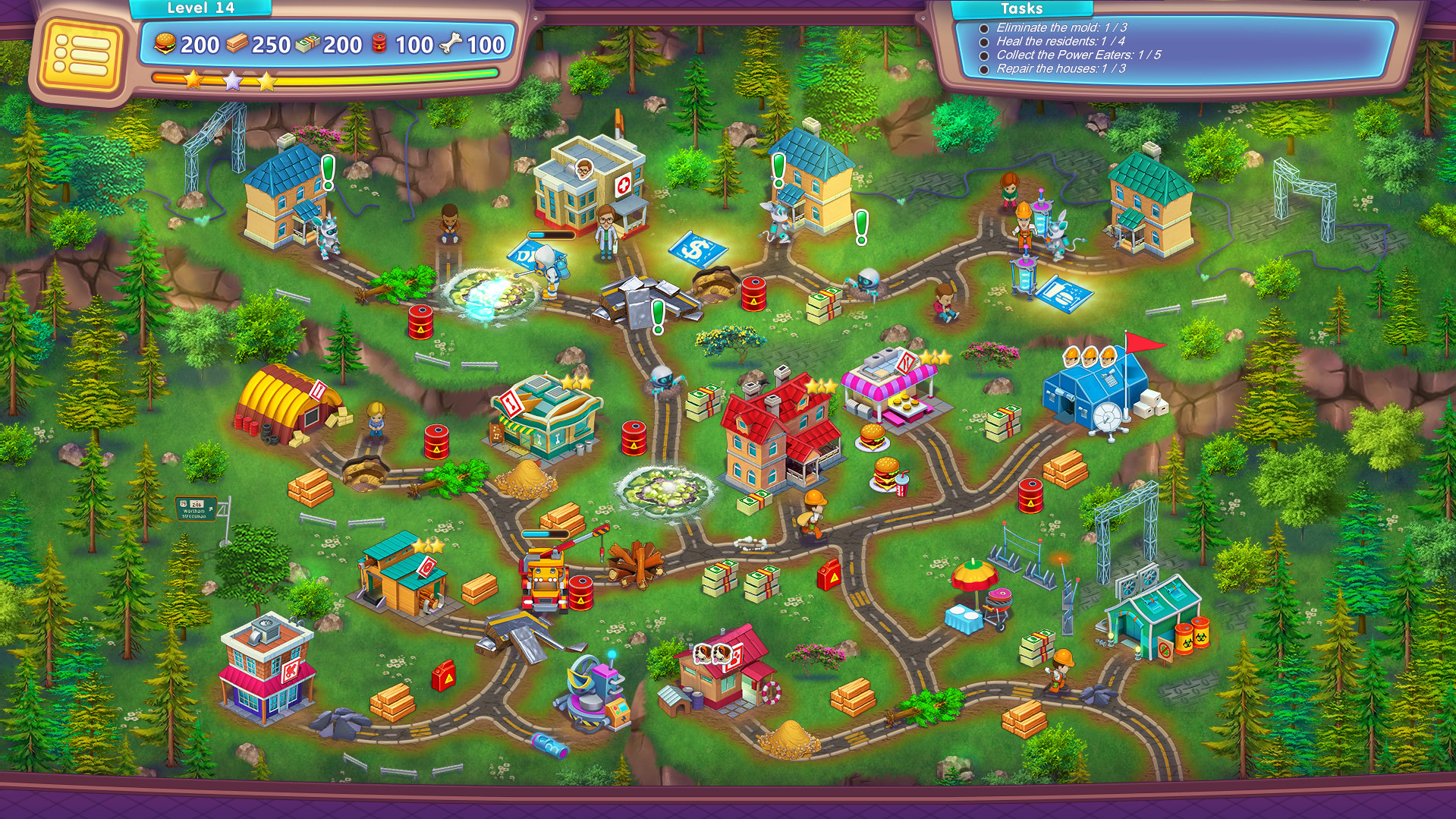Click the wooden planks resource icon
This screenshot has height=819, width=1456.
pos(237,44)
